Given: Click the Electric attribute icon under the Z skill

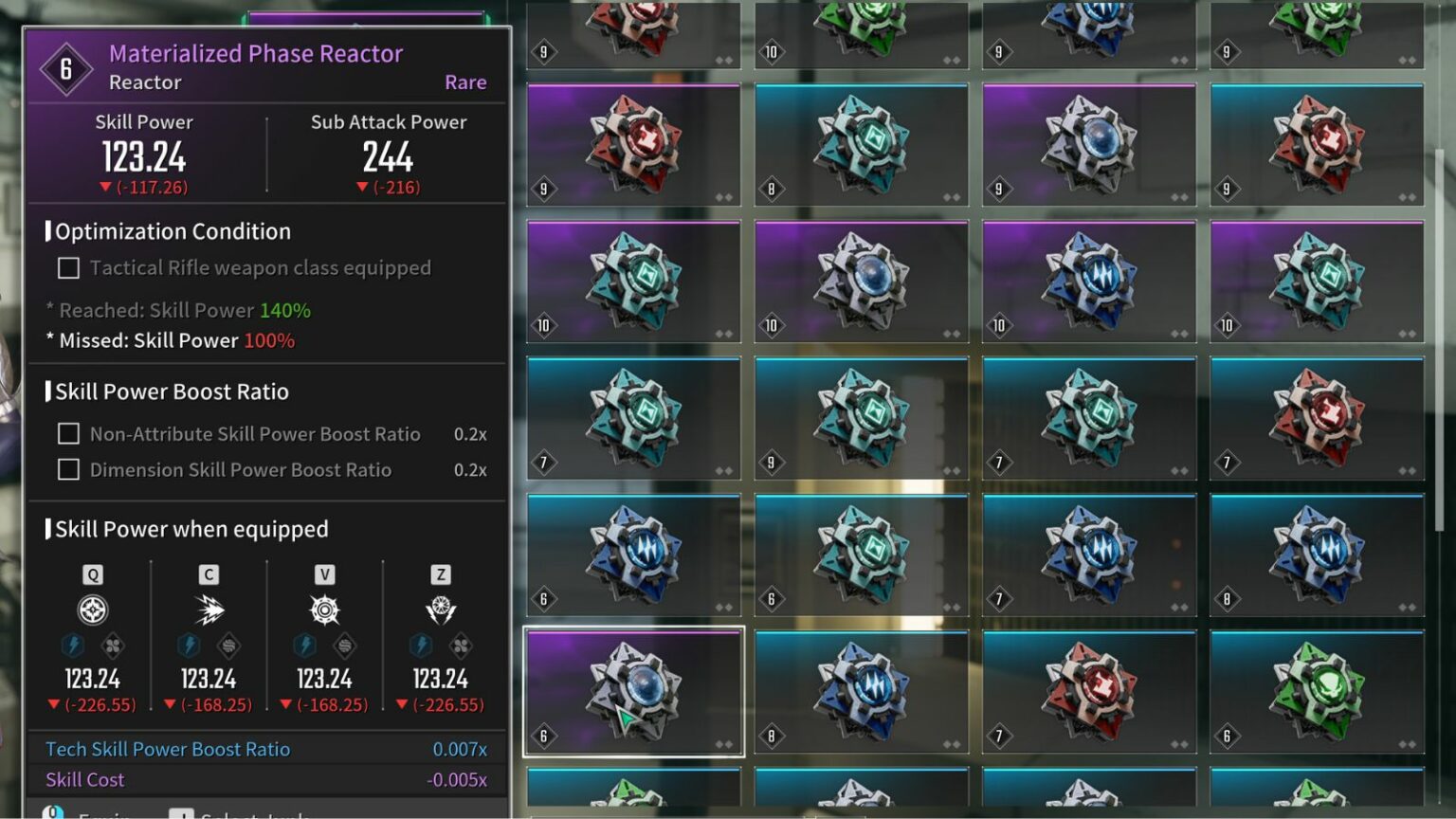Looking at the screenshot, I should (x=421, y=646).
